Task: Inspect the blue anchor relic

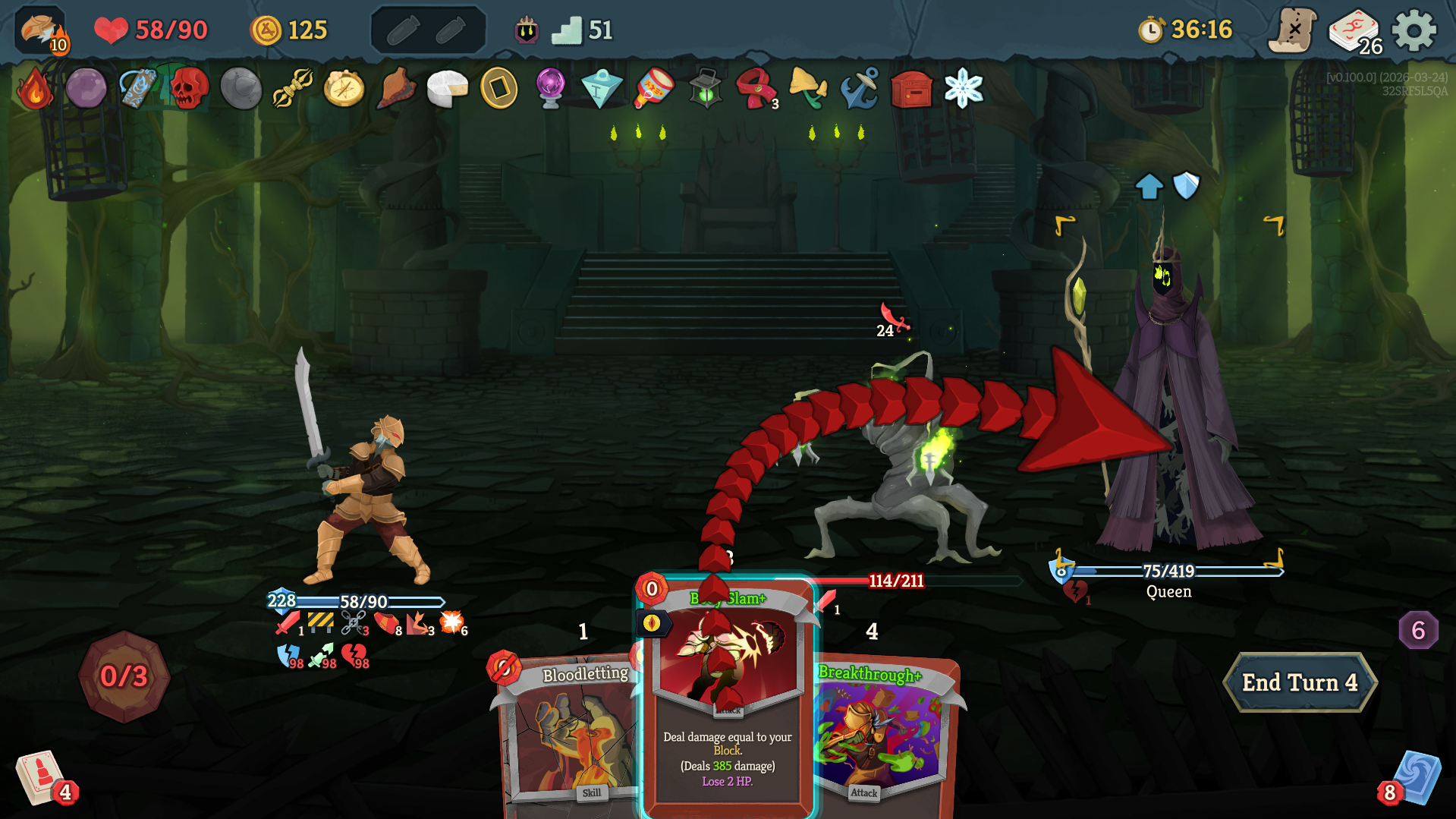Action: 860,89
